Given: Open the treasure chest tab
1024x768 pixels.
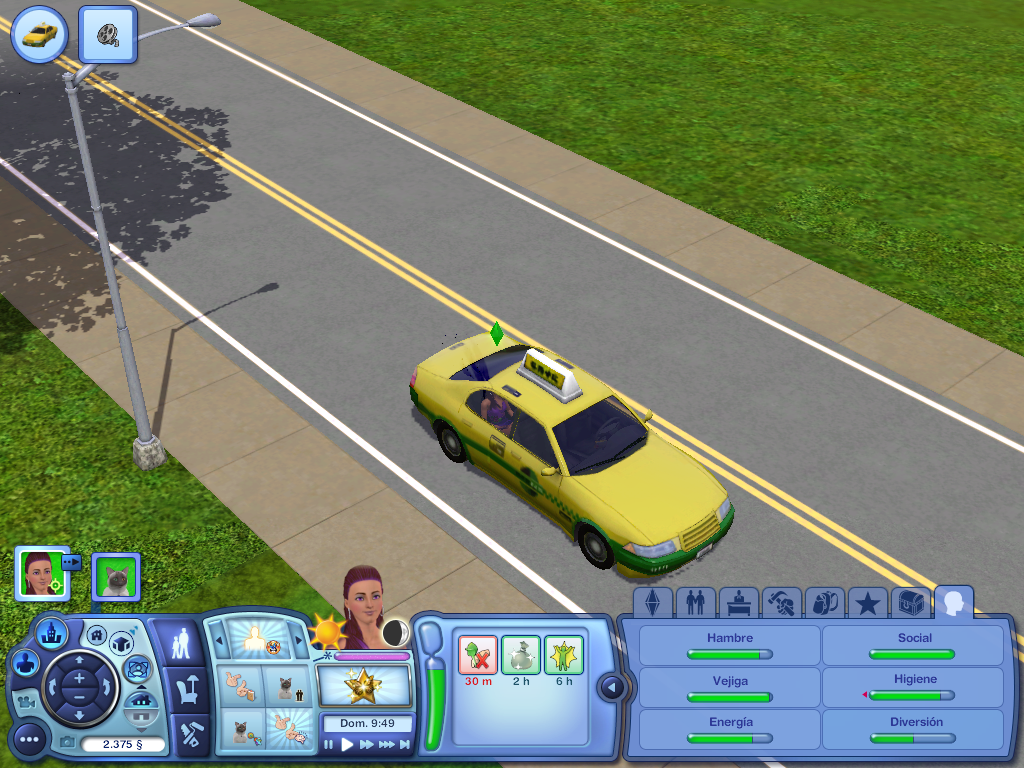Looking at the screenshot, I should point(910,603).
